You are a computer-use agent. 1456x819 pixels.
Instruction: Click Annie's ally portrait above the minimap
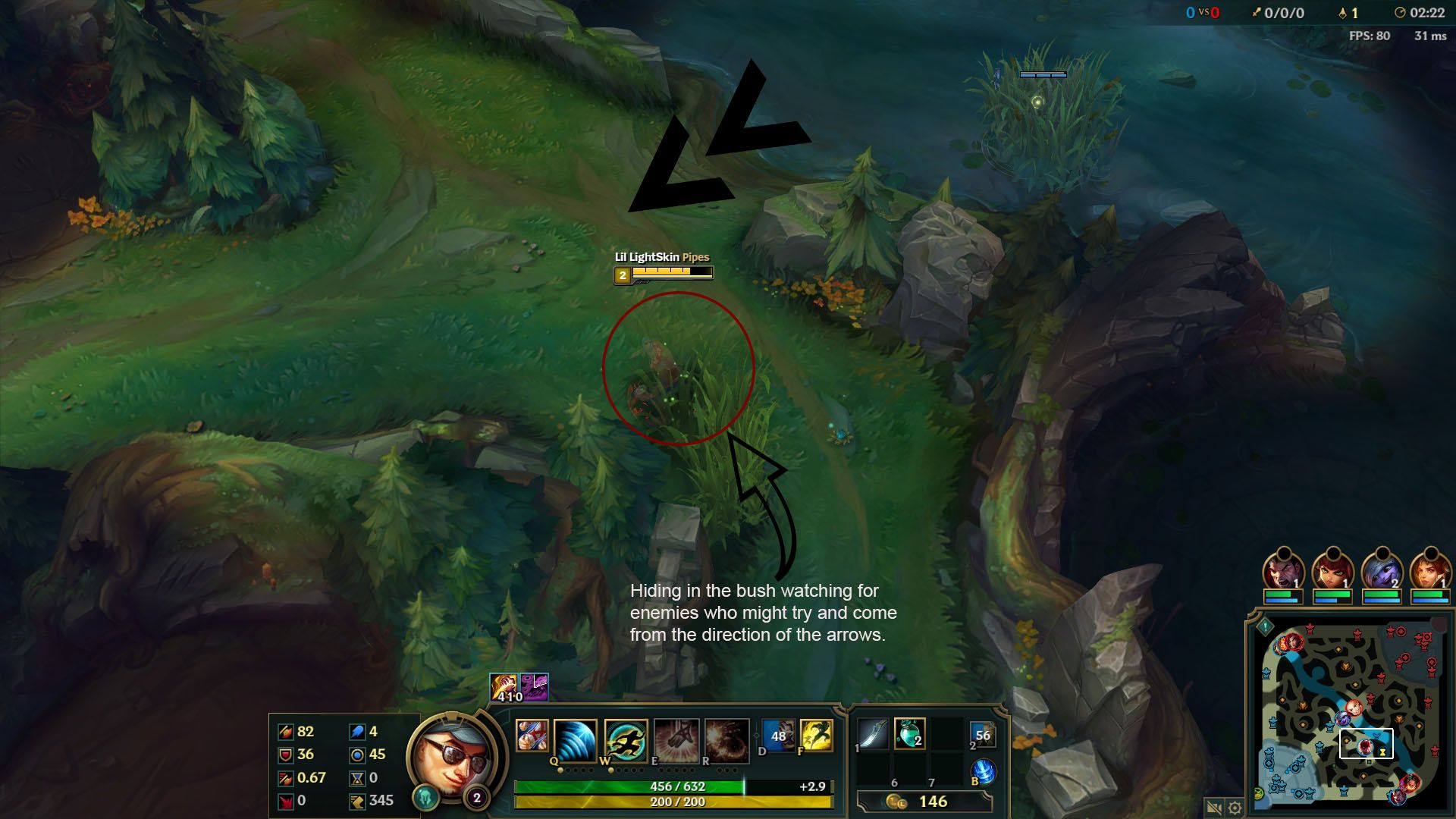click(x=1332, y=569)
